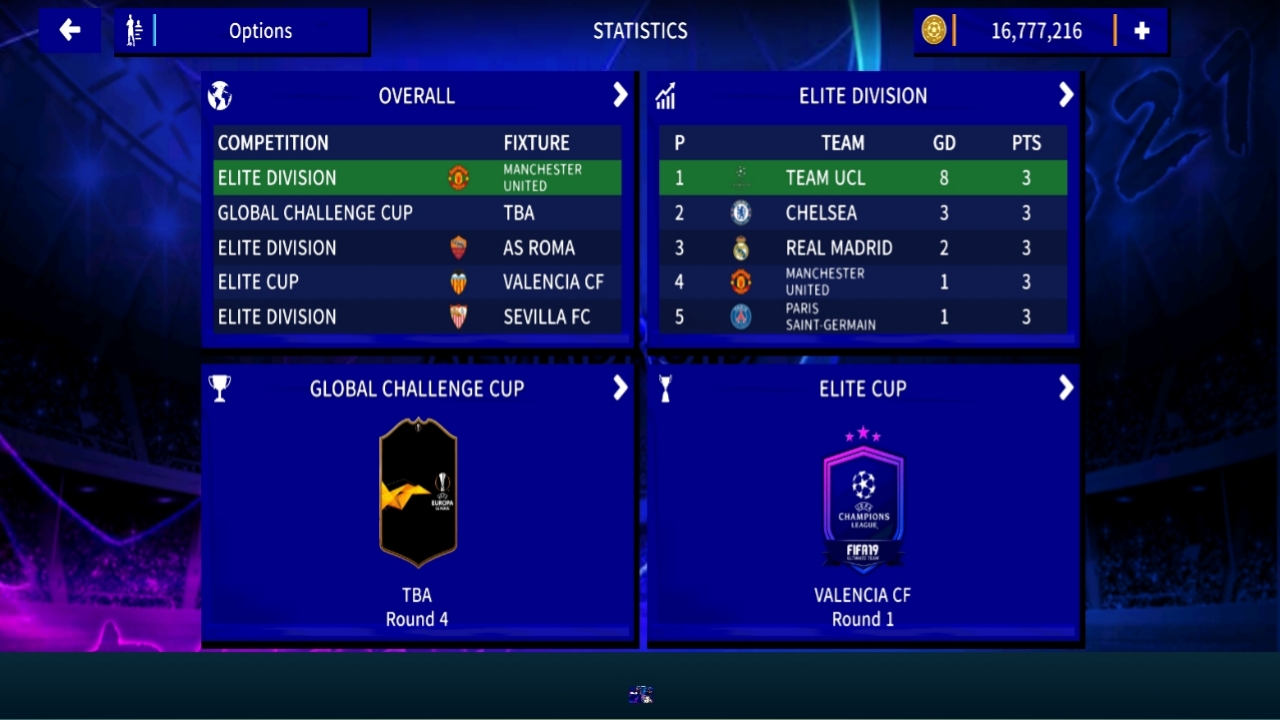Click the globe icon on the Overall panel
The image size is (1280, 720).
tap(220, 95)
